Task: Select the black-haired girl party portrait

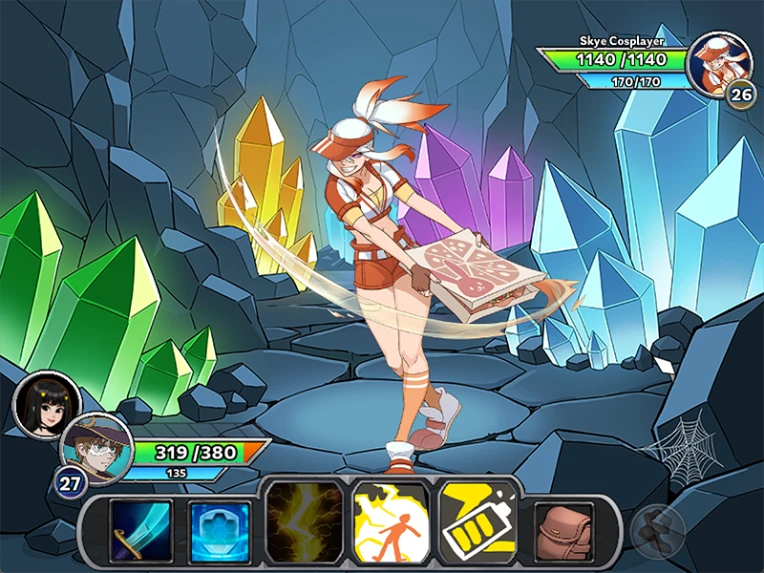Action: (47, 404)
